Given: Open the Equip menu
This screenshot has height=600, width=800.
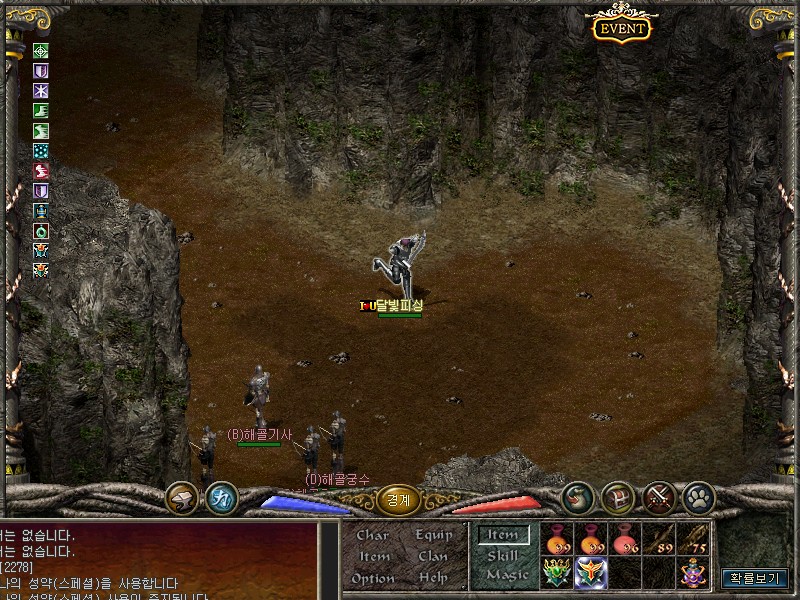Looking at the screenshot, I should [434, 536].
